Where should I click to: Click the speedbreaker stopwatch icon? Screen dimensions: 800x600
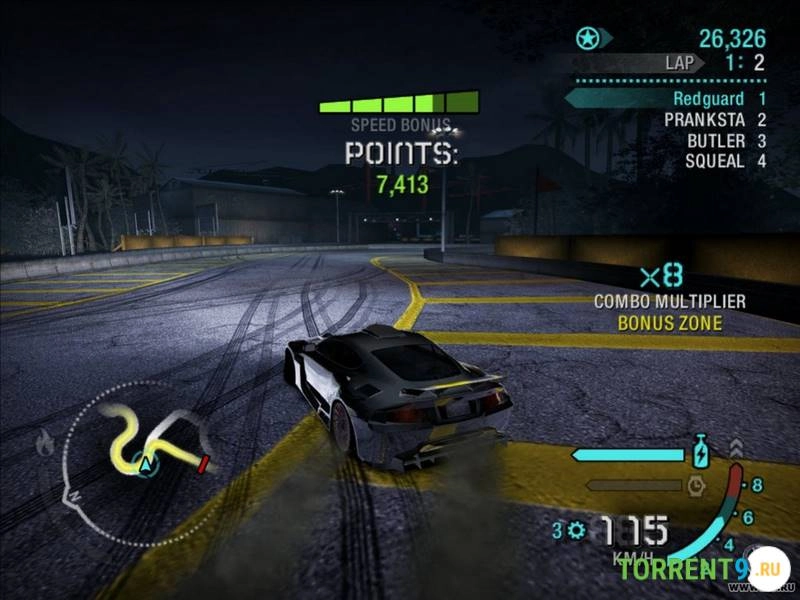[x=697, y=486]
